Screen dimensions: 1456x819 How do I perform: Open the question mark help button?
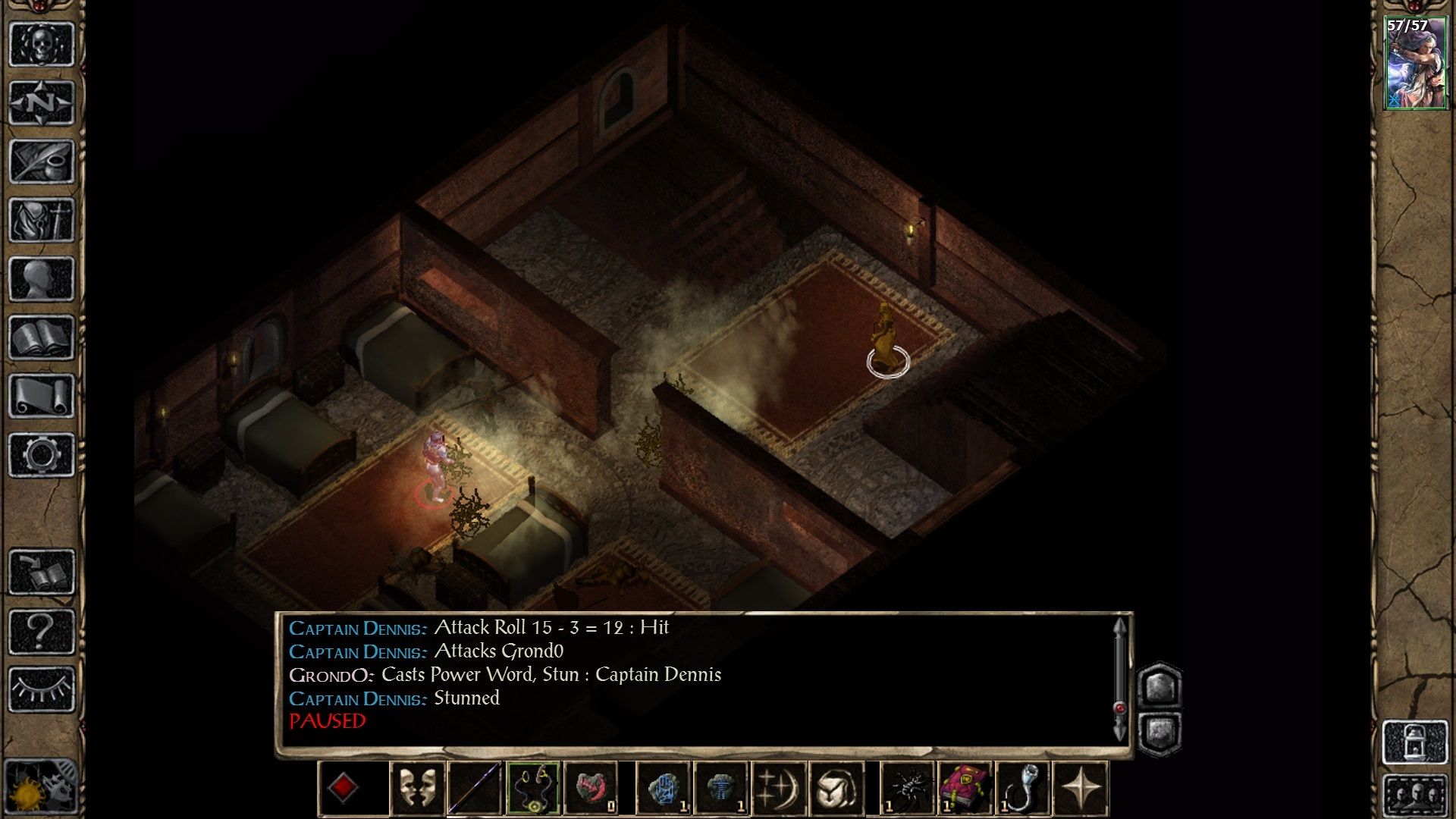click(x=42, y=630)
